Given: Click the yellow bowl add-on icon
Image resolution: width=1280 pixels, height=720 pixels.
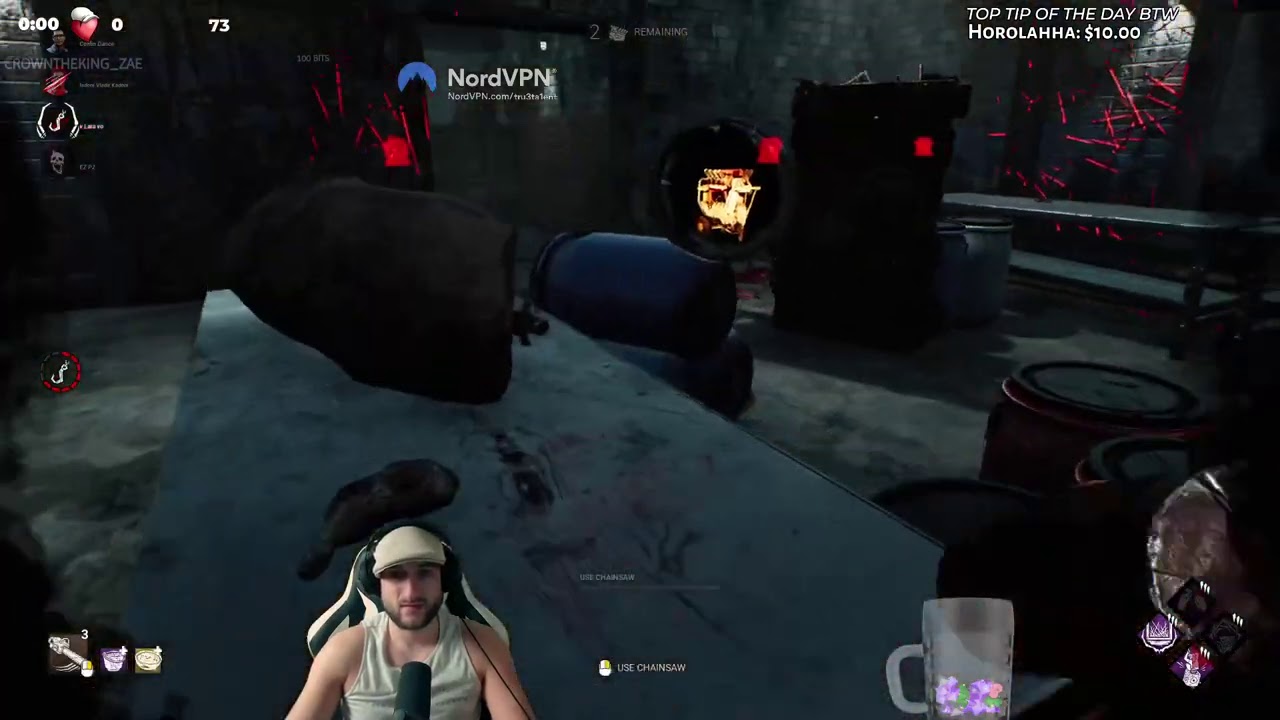Looking at the screenshot, I should tap(148, 657).
